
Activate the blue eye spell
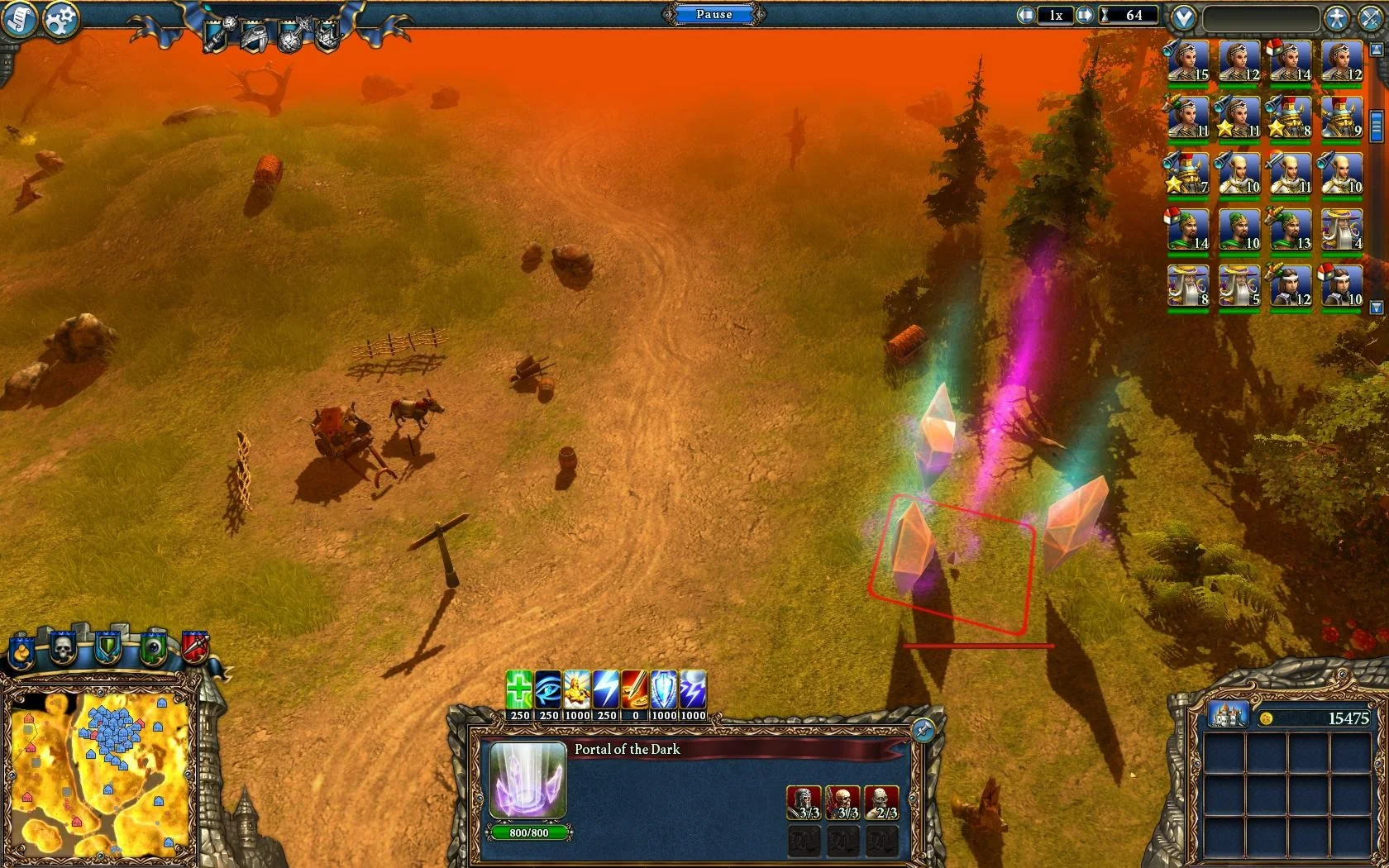click(548, 689)
